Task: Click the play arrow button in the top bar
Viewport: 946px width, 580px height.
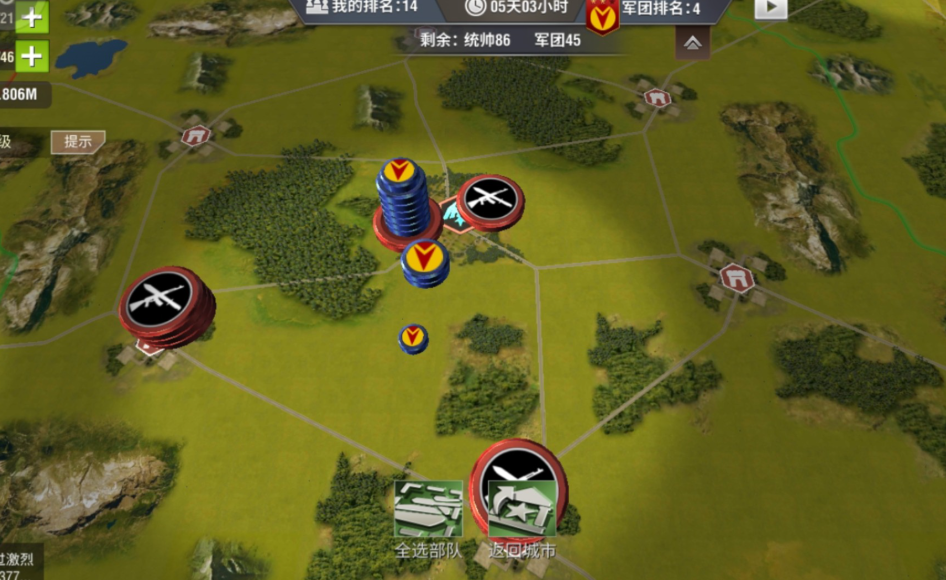Action: tap(770, 8)
